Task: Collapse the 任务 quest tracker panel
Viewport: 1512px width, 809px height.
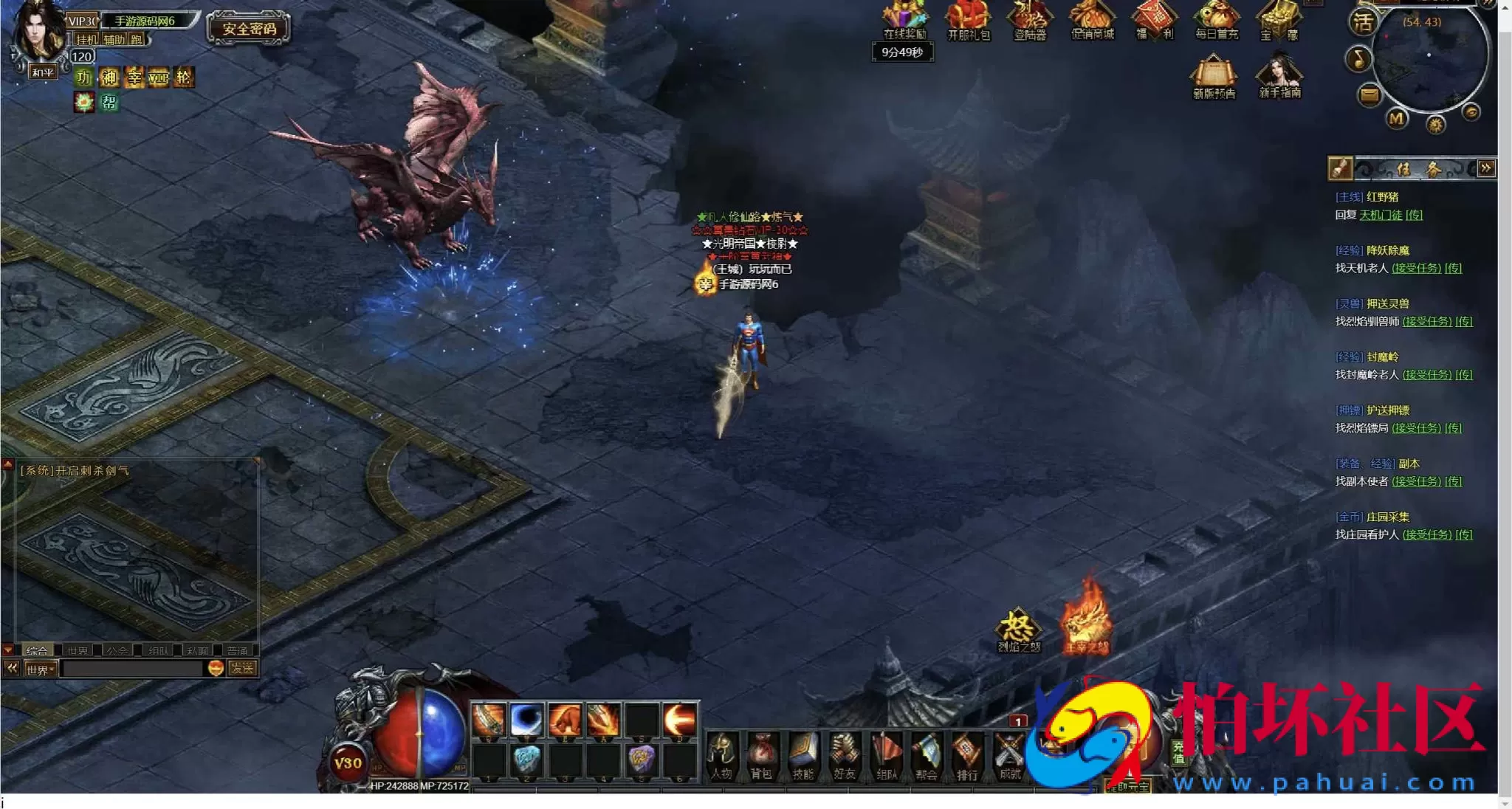Action: (1486, 168)
